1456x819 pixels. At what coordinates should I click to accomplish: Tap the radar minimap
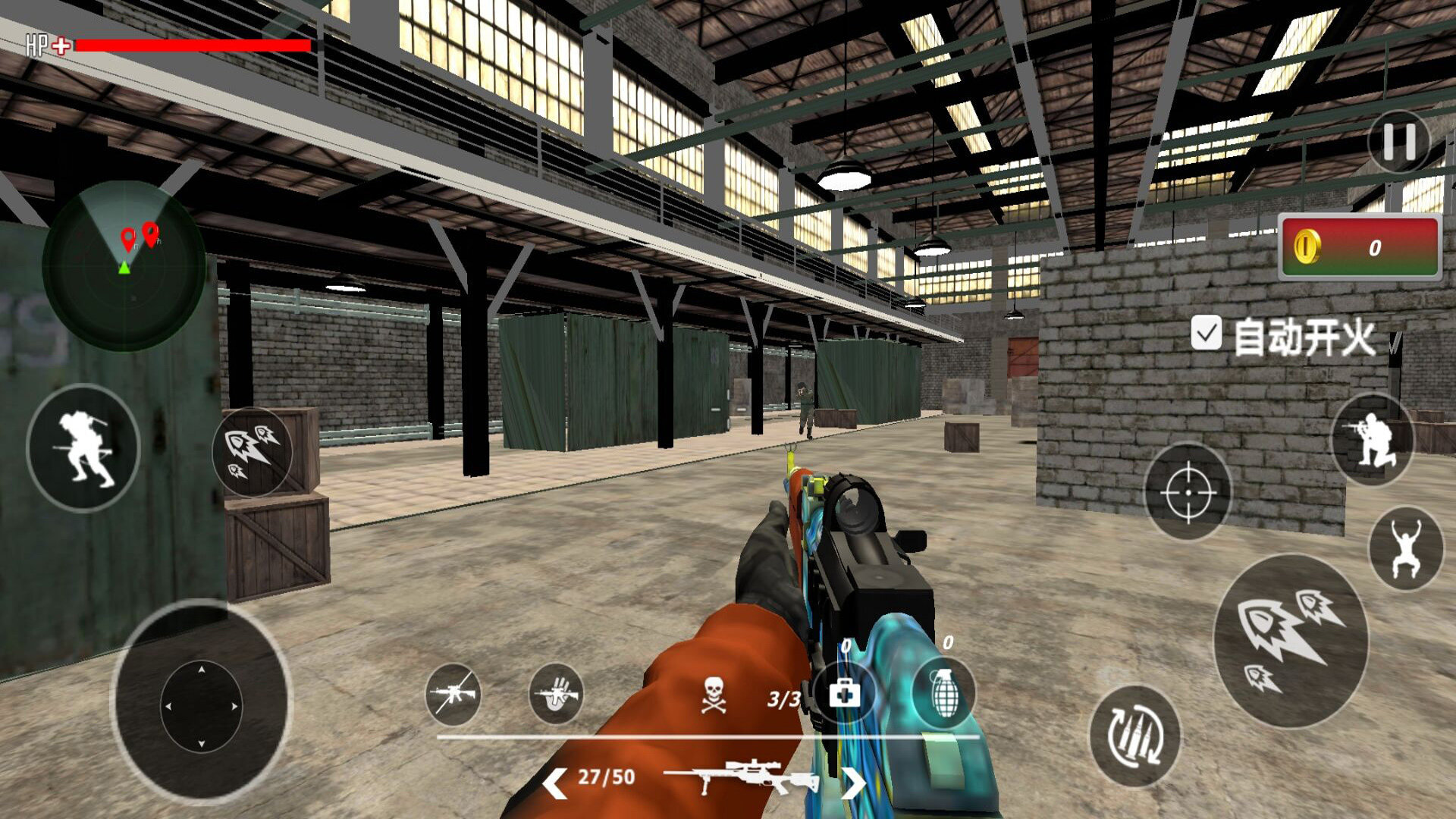point(124,265)
